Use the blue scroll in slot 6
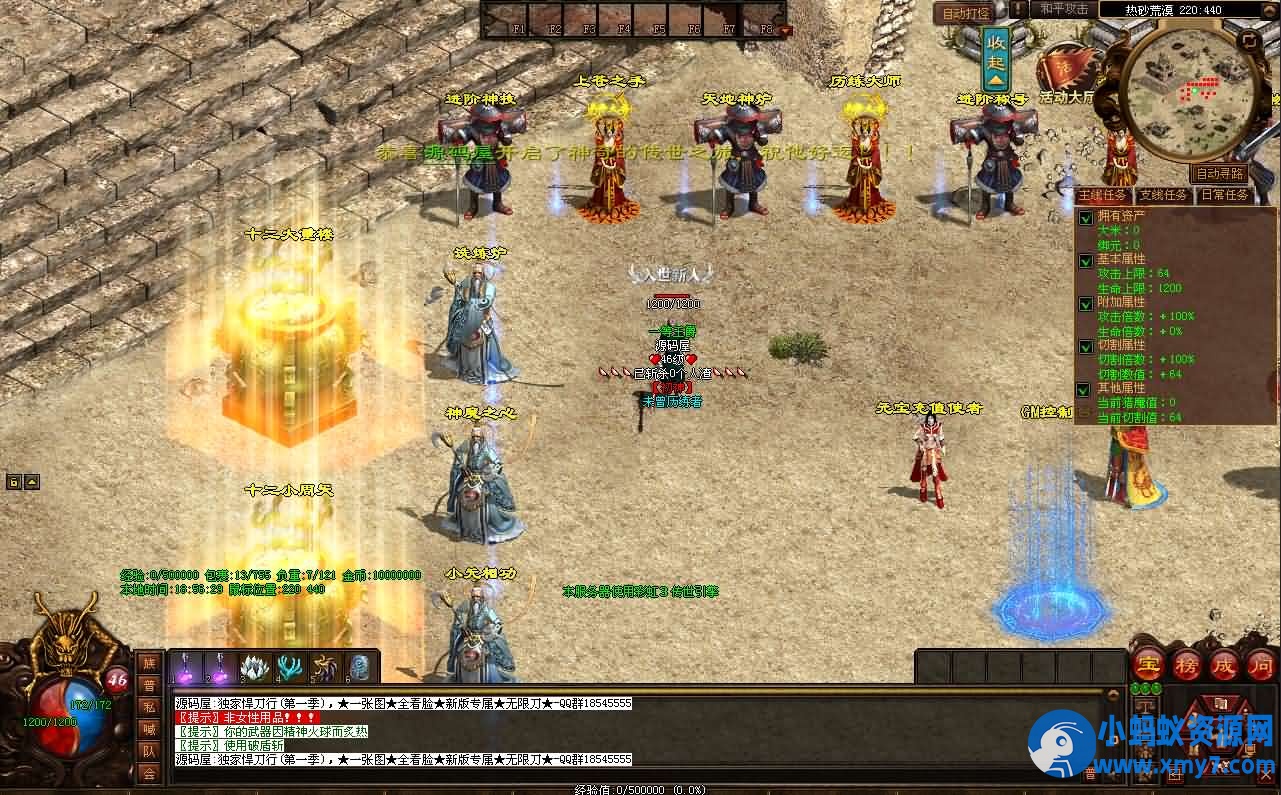 361,667
